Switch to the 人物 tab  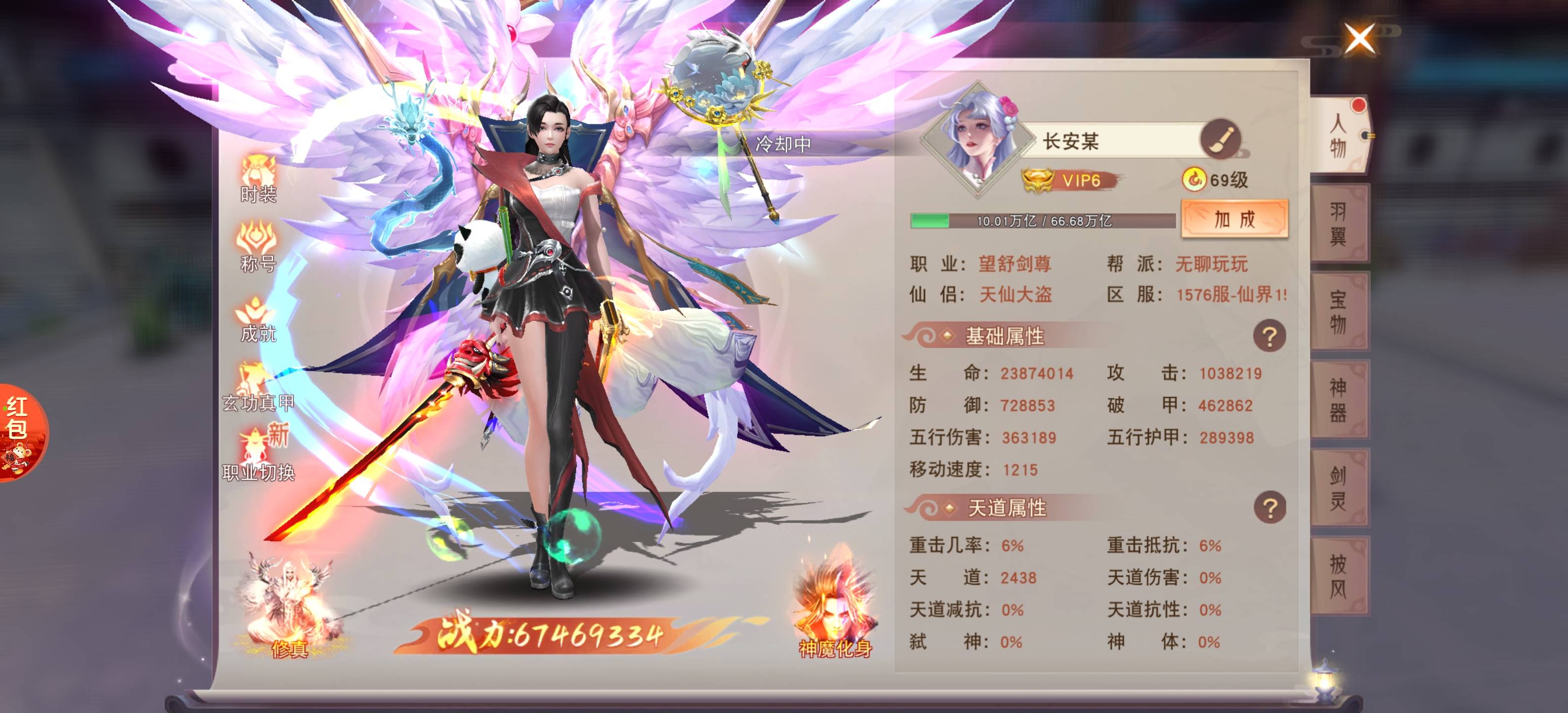point(1338,135)
